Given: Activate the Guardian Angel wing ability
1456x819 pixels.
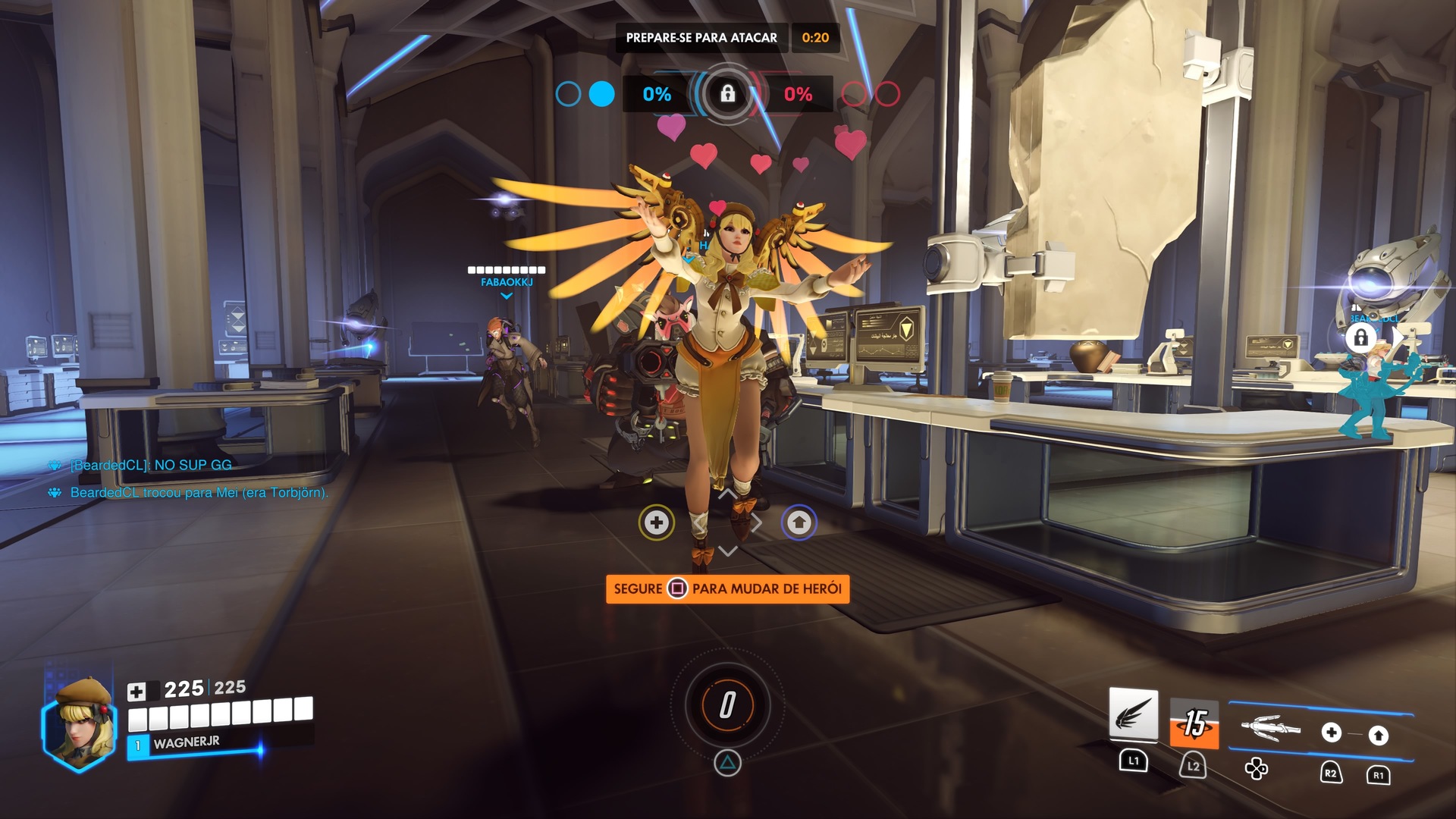Looking at the screenshot, I should tap(1134, 714).
